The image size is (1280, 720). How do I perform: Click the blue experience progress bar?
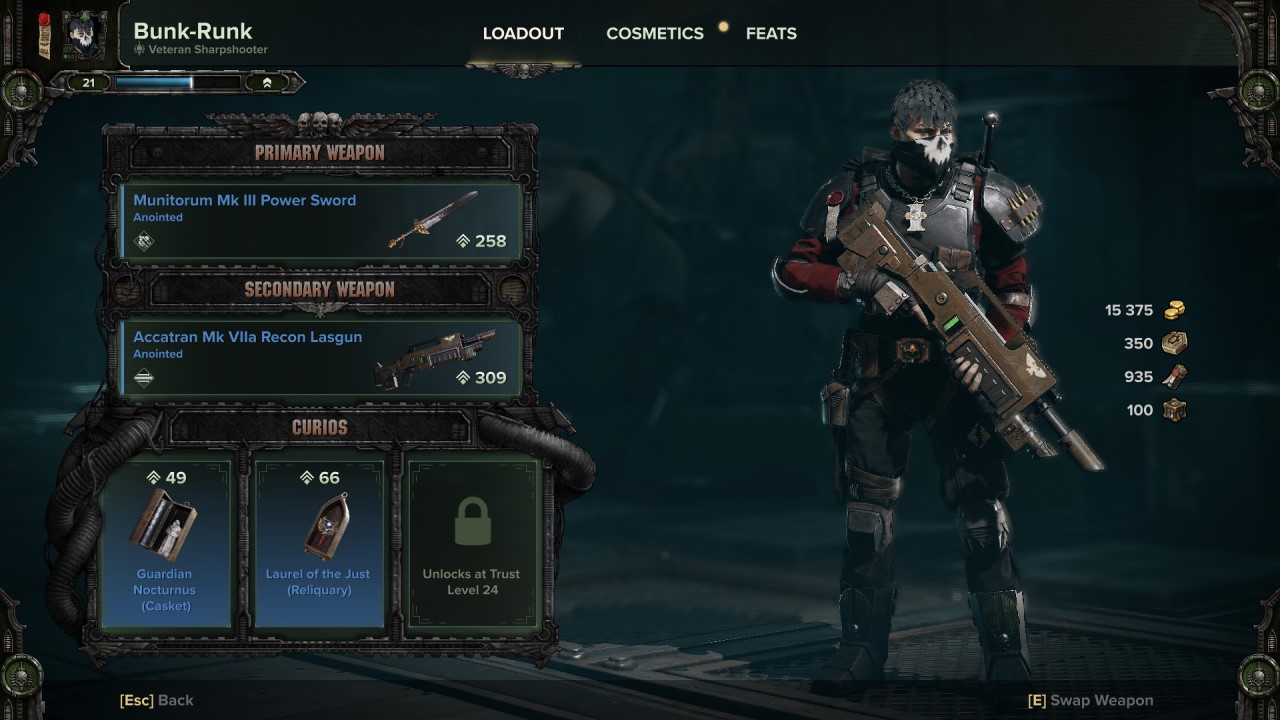pos(178,81)
